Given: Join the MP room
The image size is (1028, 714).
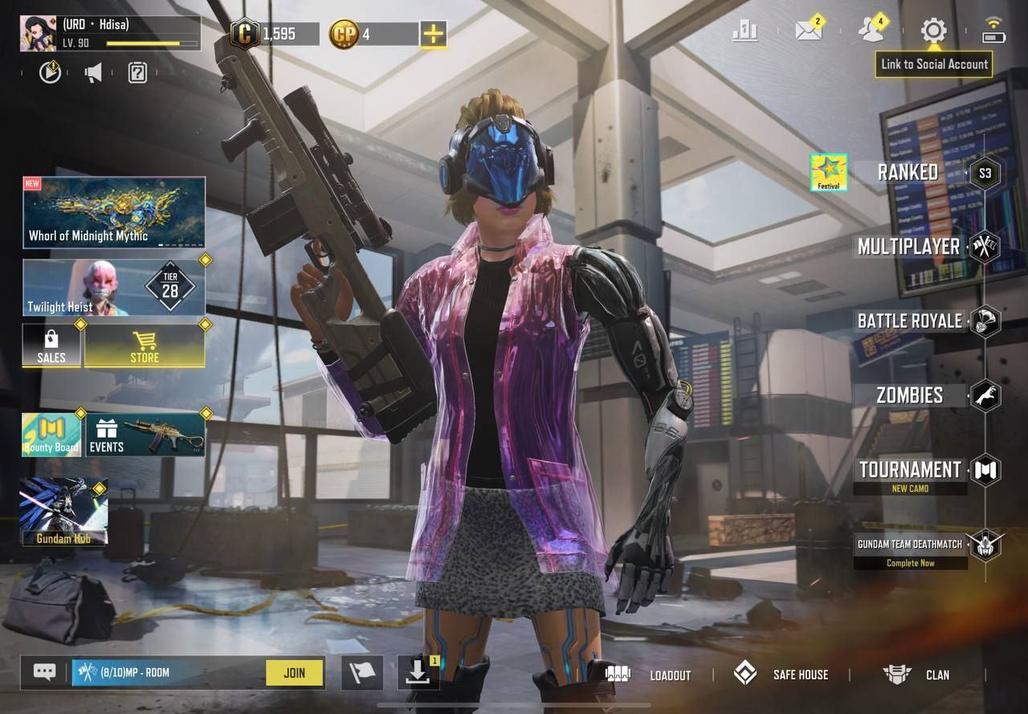Looking at the screenshot, I should (294, 673).
